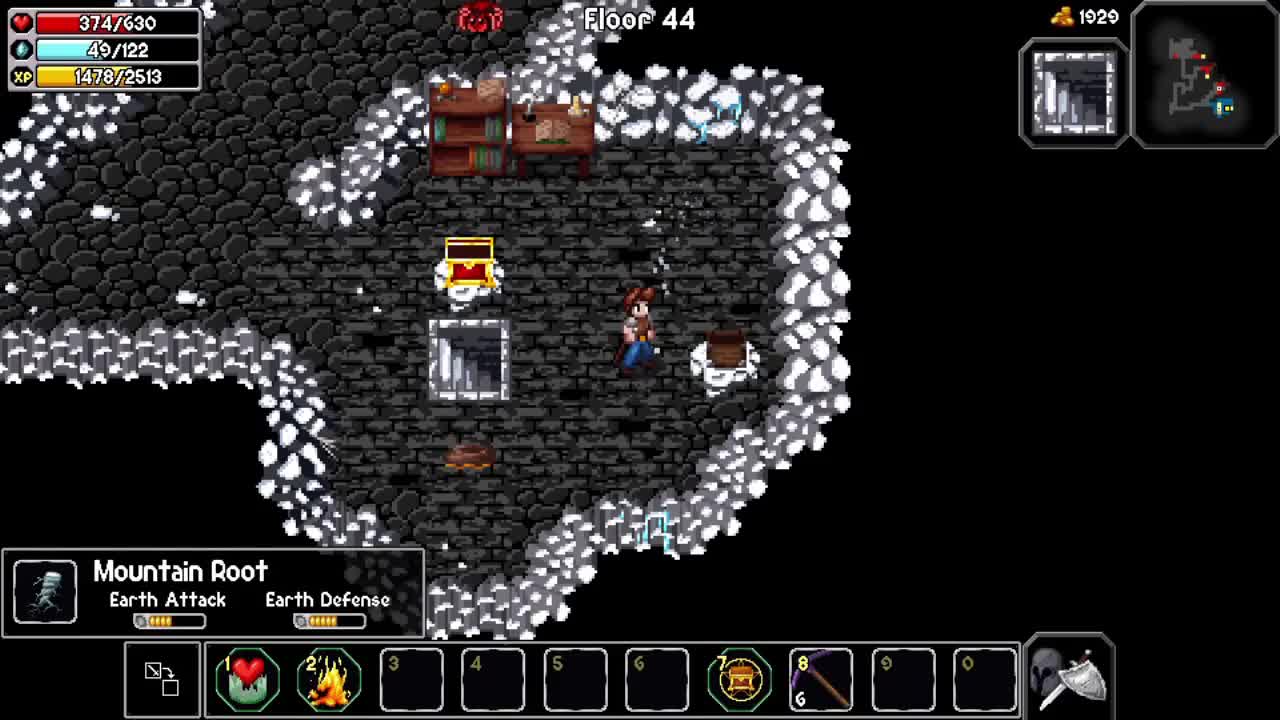Select the Mountain Root item icon
Viewport: 1280px width, 720px height.
tap(45, 592)
